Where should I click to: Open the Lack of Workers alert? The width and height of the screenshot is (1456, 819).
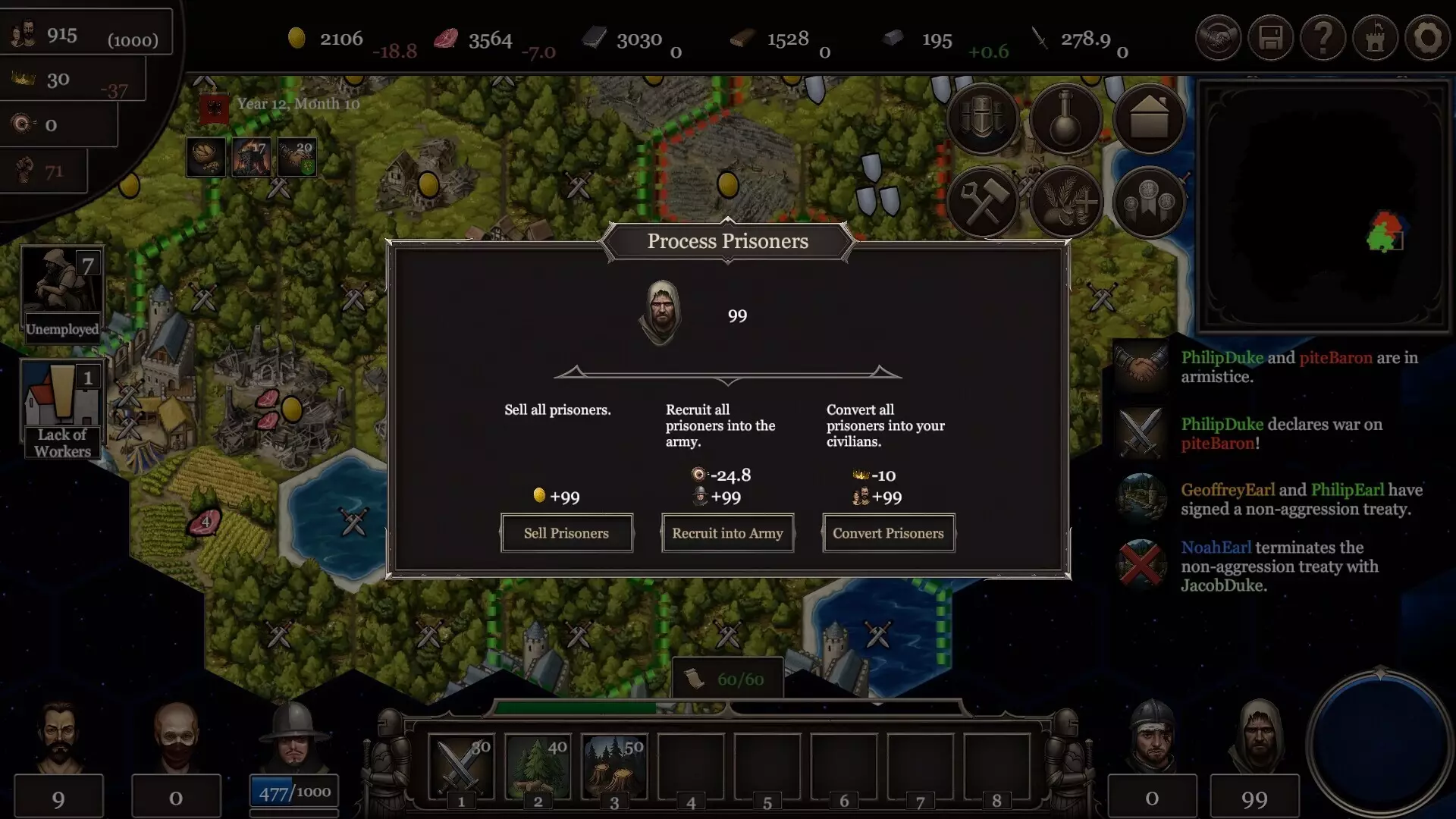[62, 409]
